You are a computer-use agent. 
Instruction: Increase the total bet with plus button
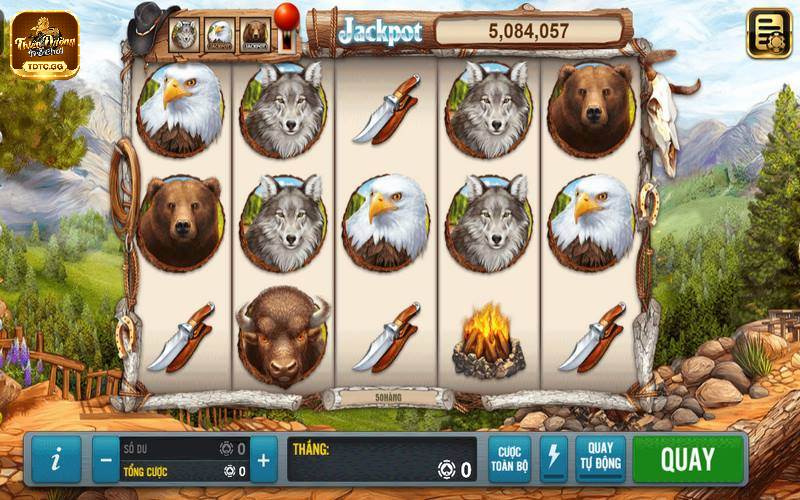tap(263, 460)
